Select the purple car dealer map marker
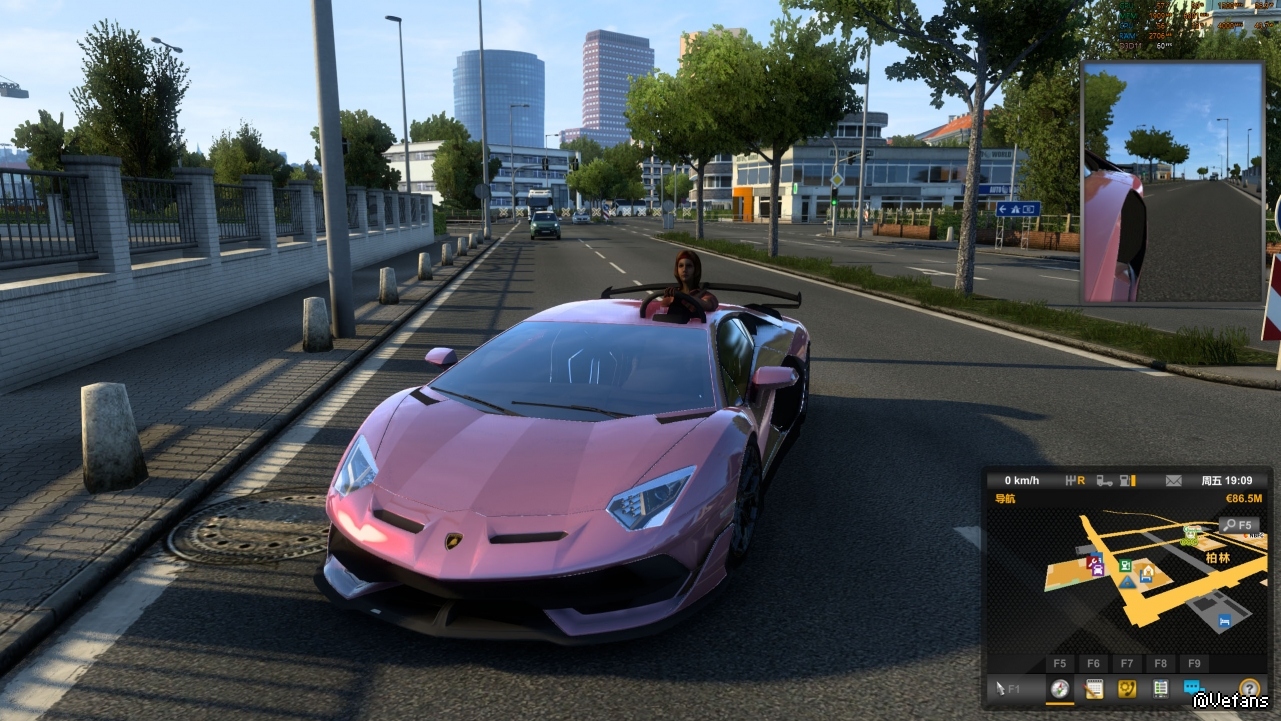This screenshot has width=1281, height=721. point(1098,569)
